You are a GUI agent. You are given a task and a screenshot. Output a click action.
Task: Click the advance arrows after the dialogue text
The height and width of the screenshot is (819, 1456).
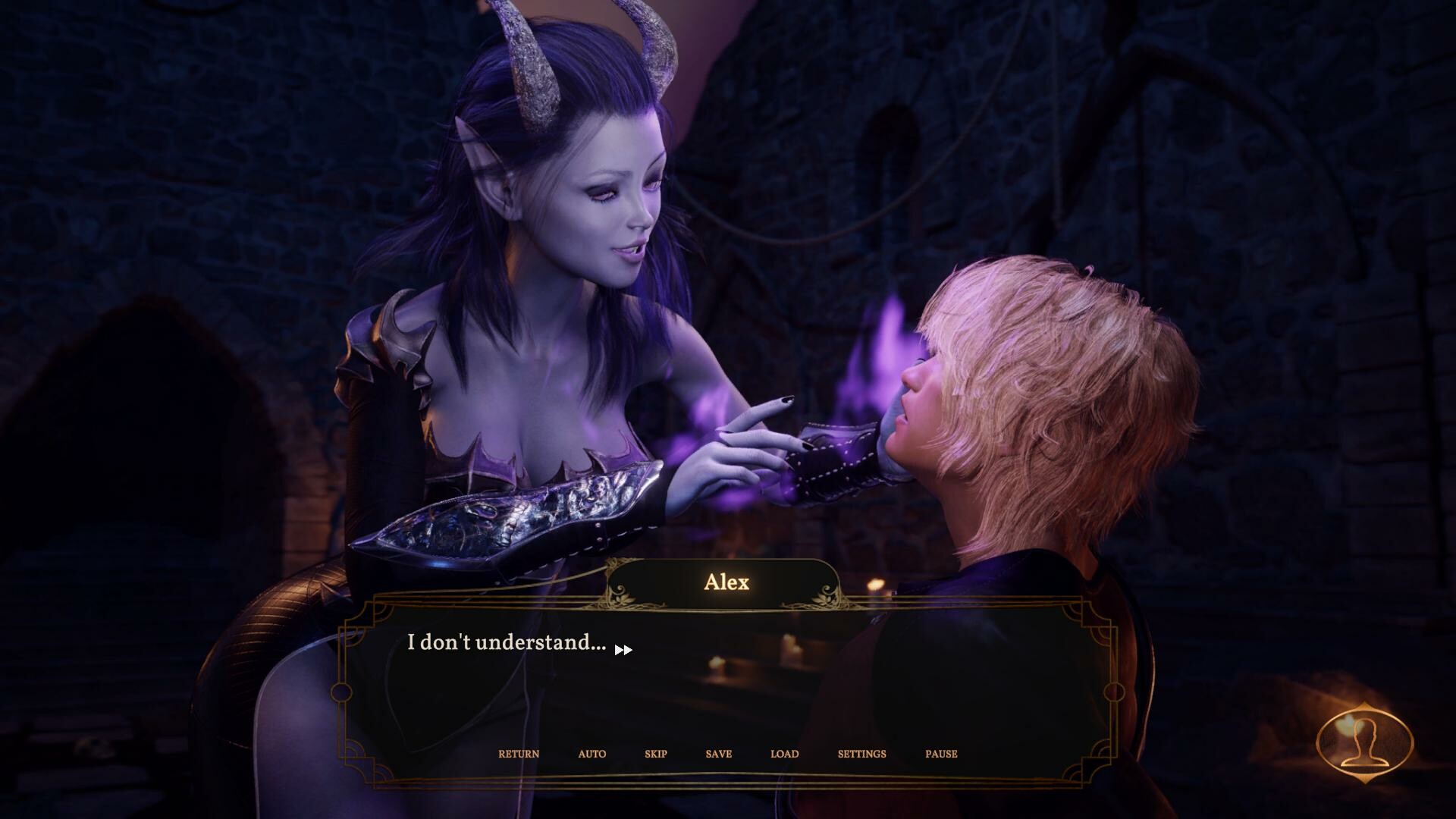click(x=624, y=650)
